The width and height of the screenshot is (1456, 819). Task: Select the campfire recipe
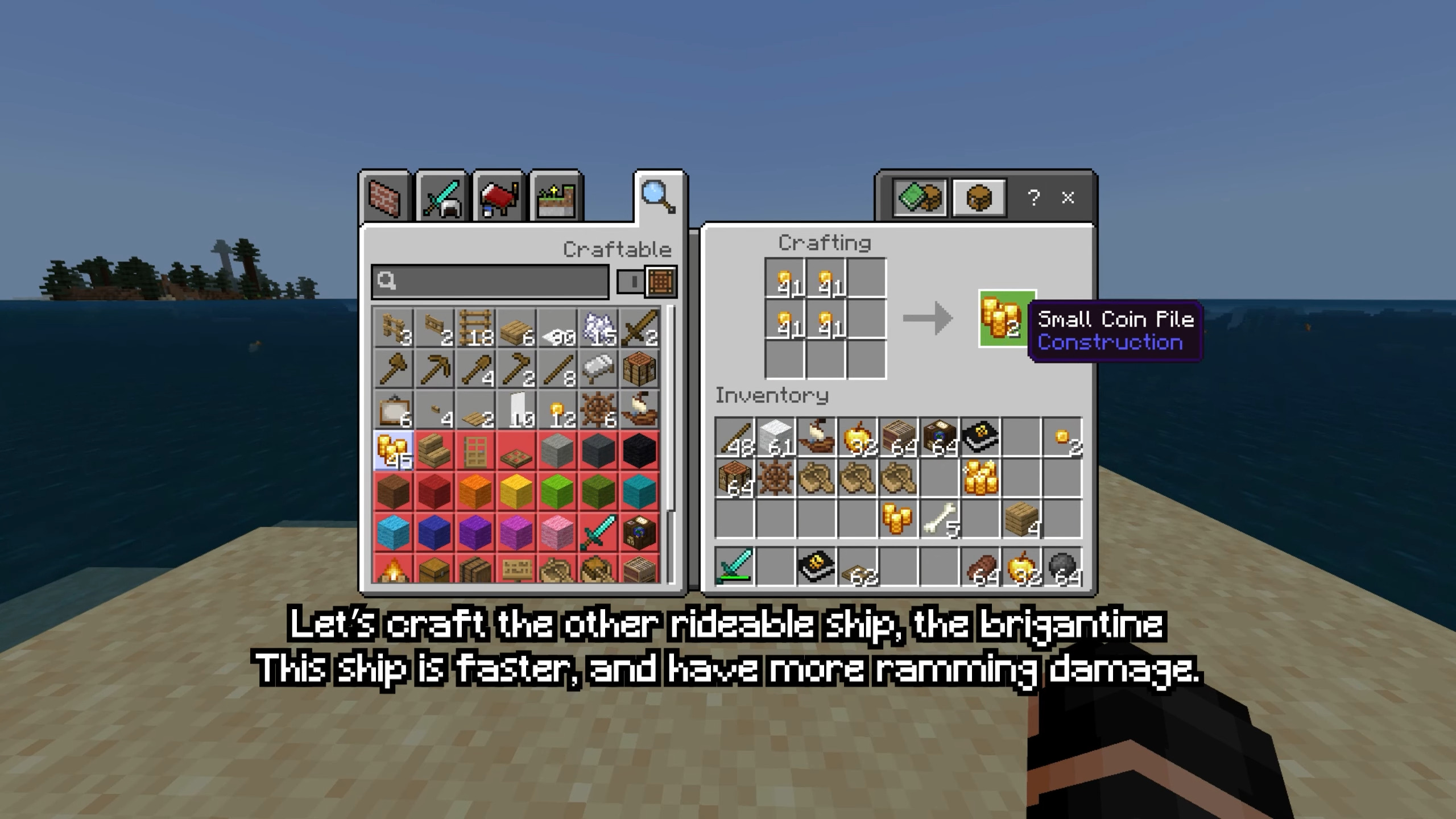[394, 569]
